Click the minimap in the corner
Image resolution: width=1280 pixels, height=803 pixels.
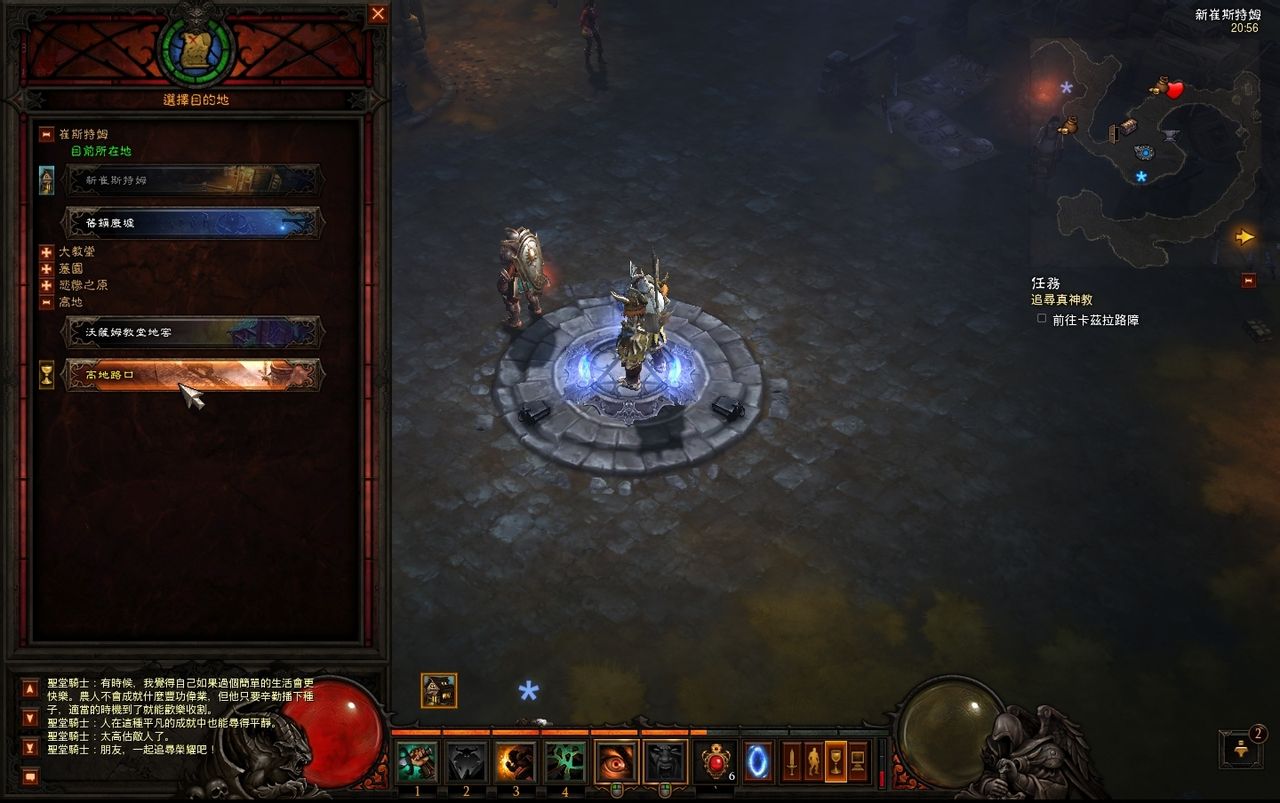point(1145,150)
